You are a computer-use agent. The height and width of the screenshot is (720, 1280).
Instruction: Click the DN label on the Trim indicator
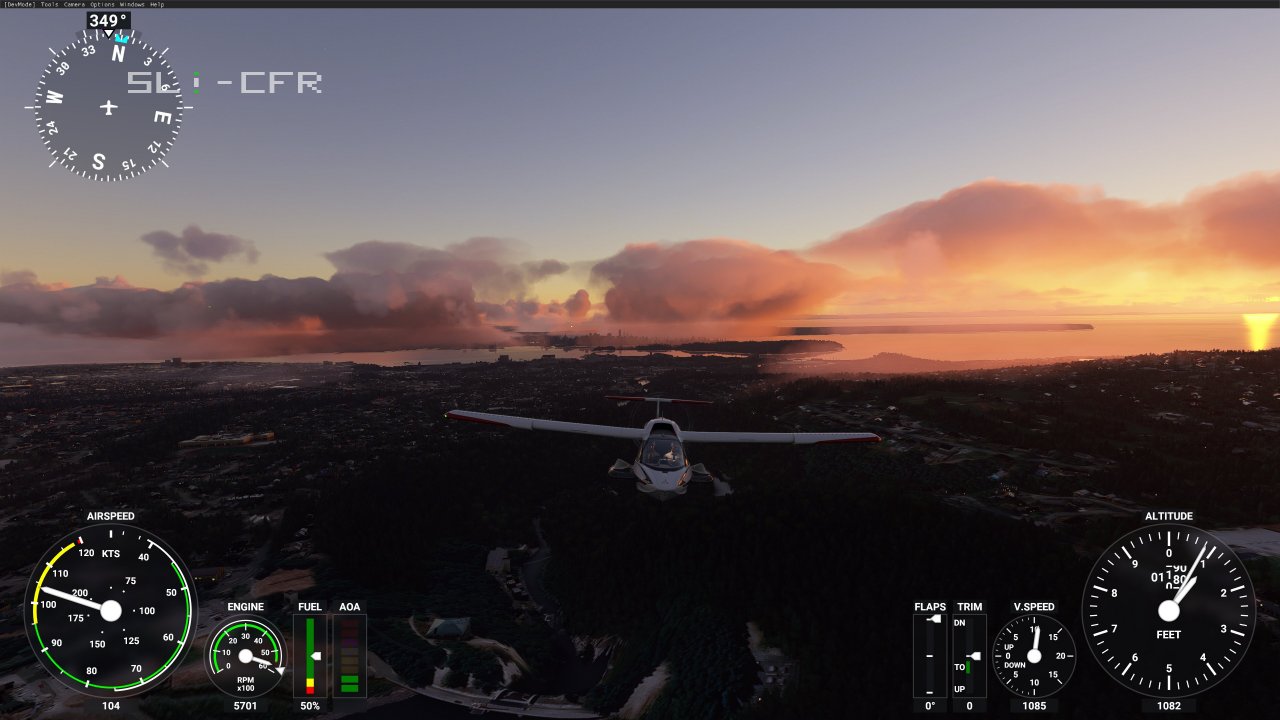tap(959, 622)
